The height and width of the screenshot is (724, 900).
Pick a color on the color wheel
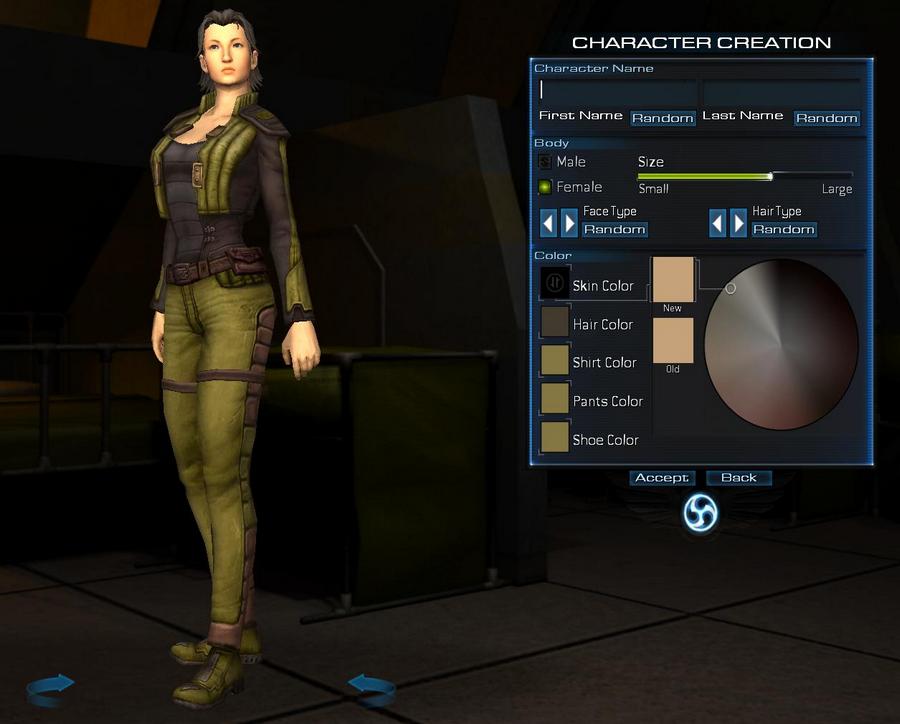[x=781, y=345]
